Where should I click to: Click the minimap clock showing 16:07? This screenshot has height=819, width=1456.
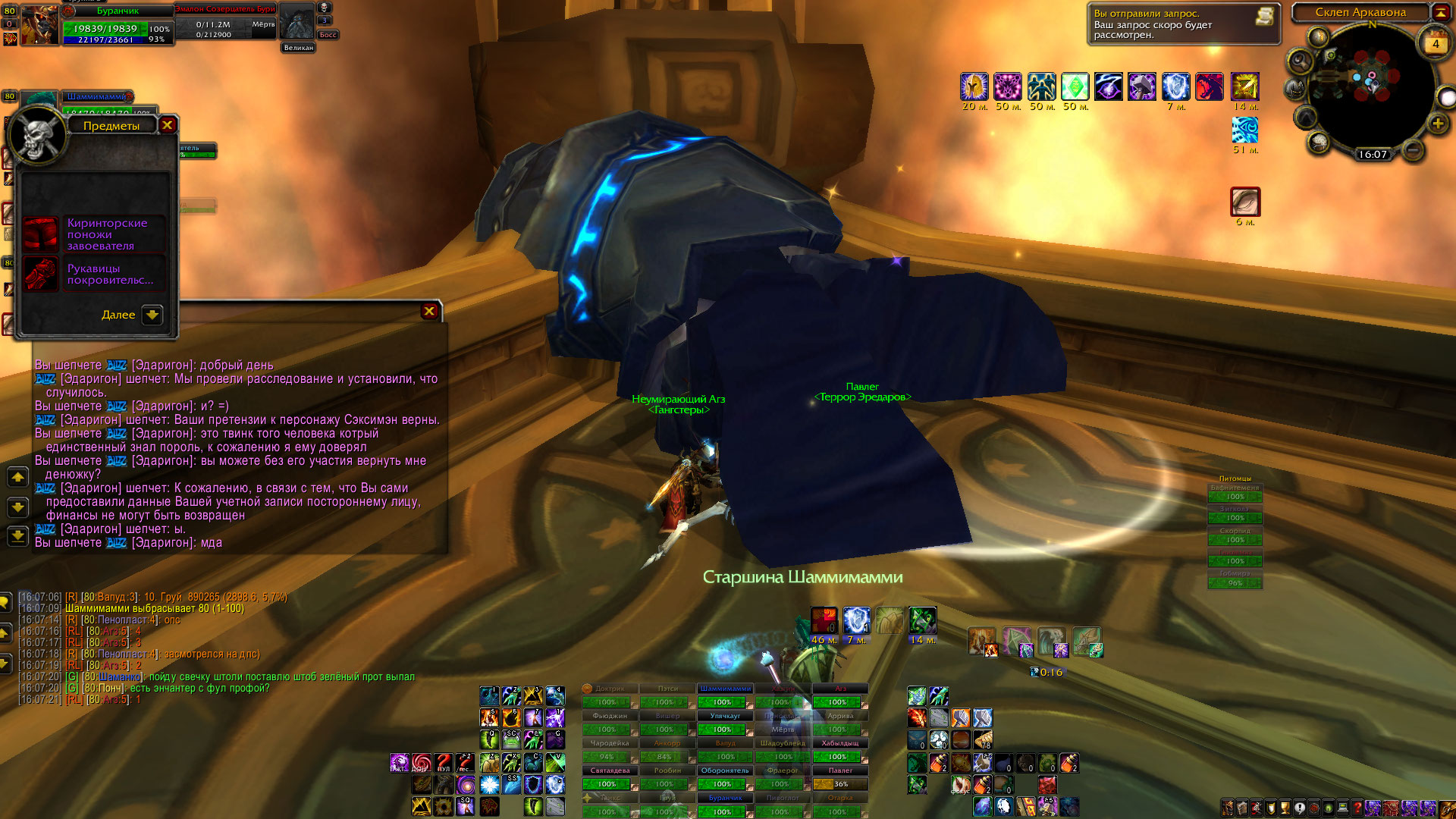pyautogui.click(x=1372, y=155)
